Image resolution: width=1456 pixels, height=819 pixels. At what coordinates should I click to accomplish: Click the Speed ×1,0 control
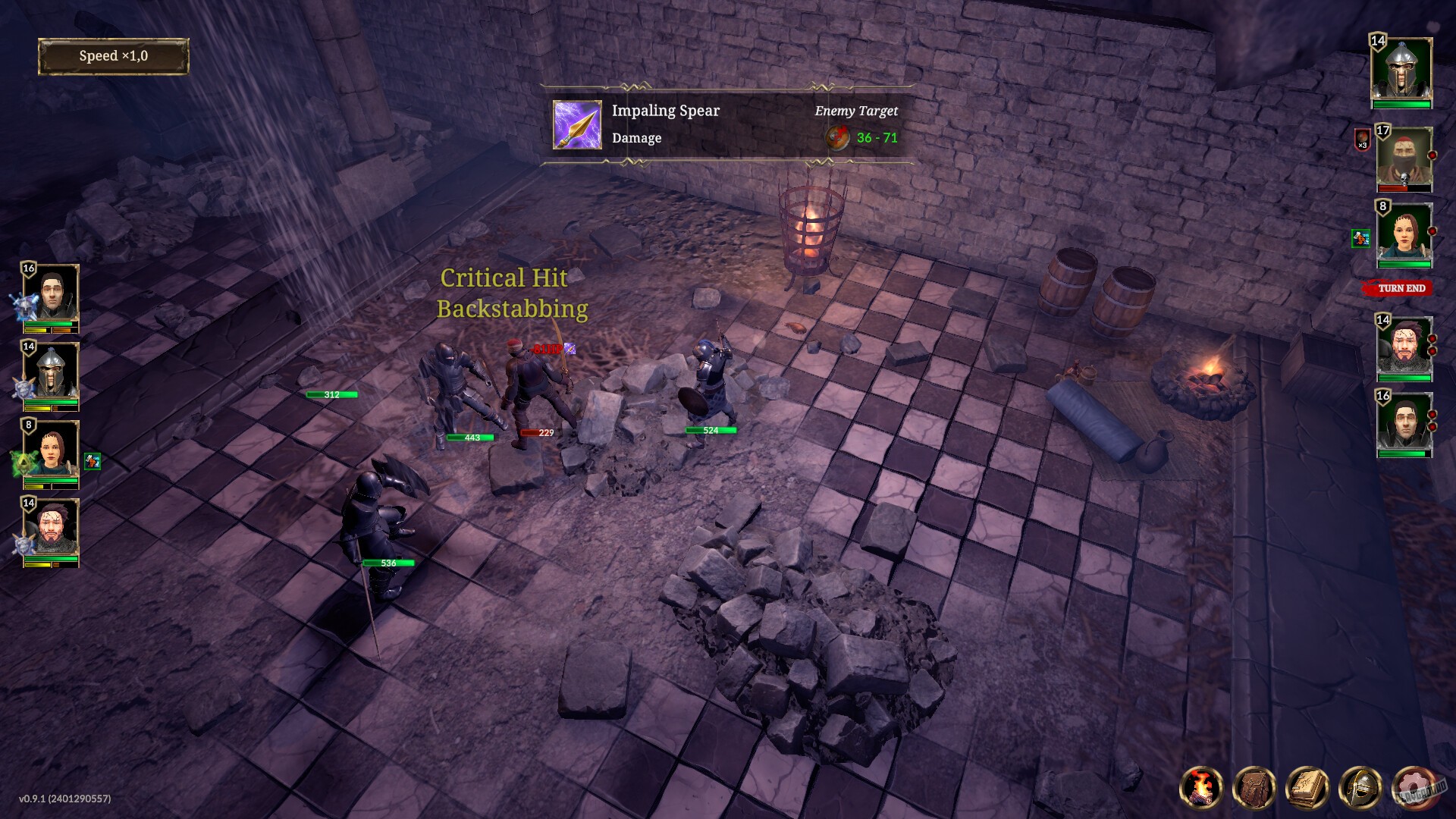pos(114,56)
